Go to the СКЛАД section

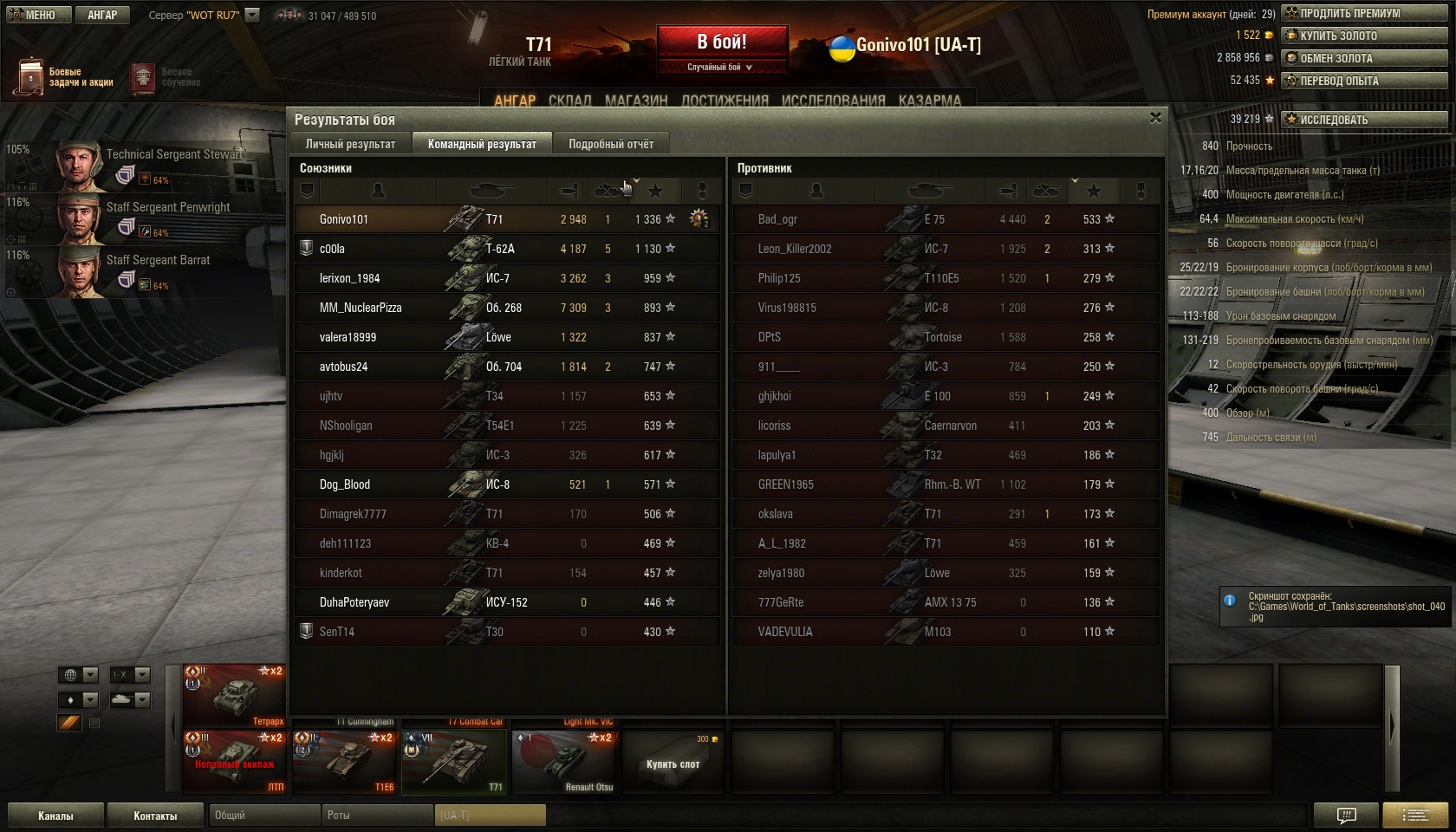pyautogui.click(x=569, y=101)
